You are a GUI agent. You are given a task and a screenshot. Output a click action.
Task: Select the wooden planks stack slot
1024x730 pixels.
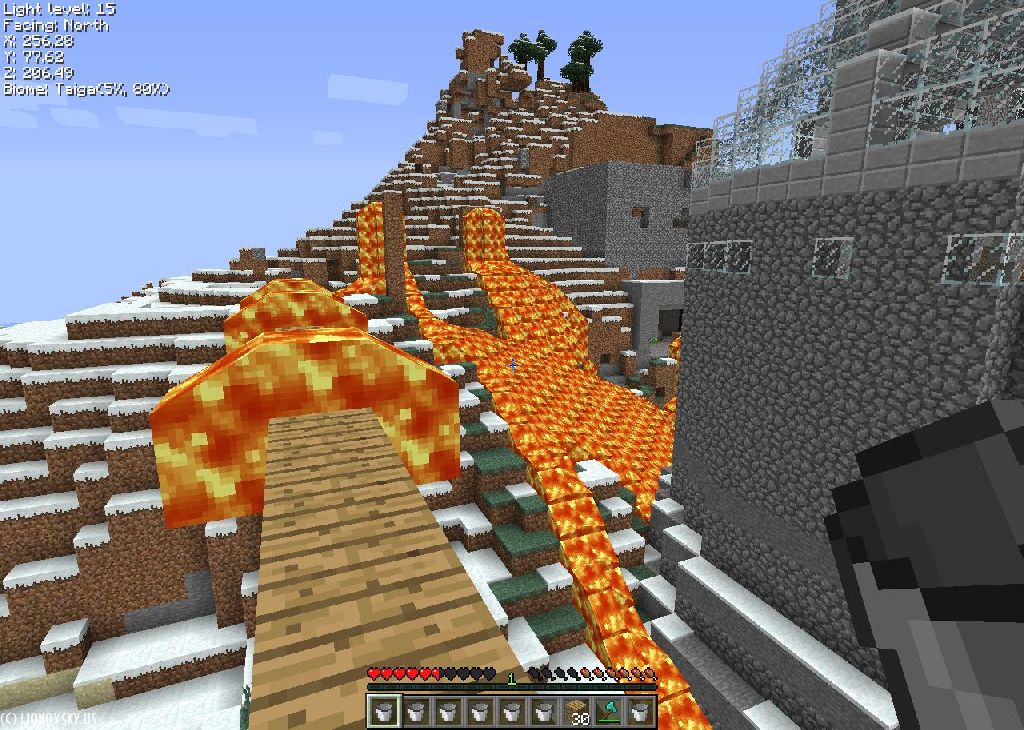point(576,711)
